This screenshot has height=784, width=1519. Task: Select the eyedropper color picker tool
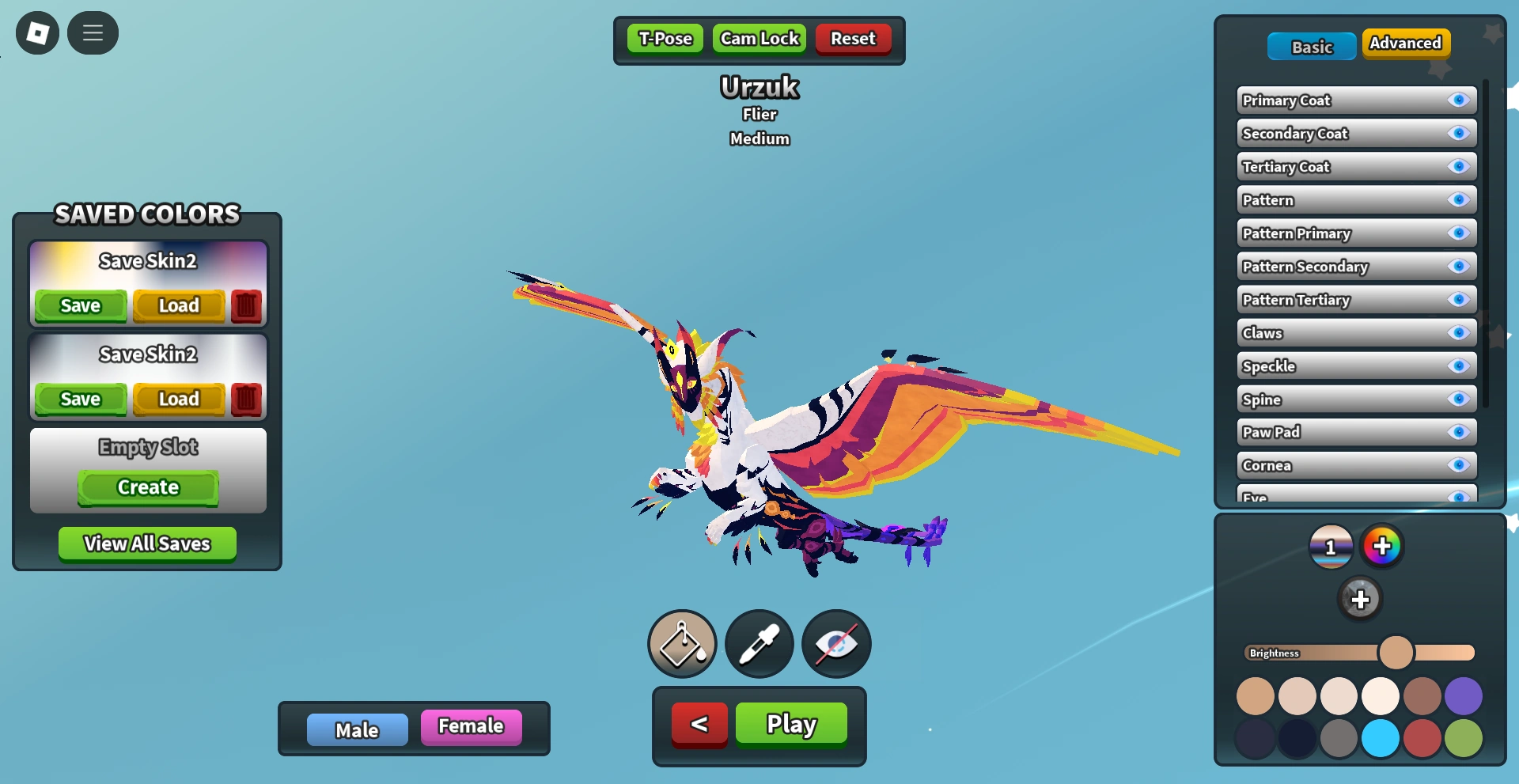click(759, 644)
